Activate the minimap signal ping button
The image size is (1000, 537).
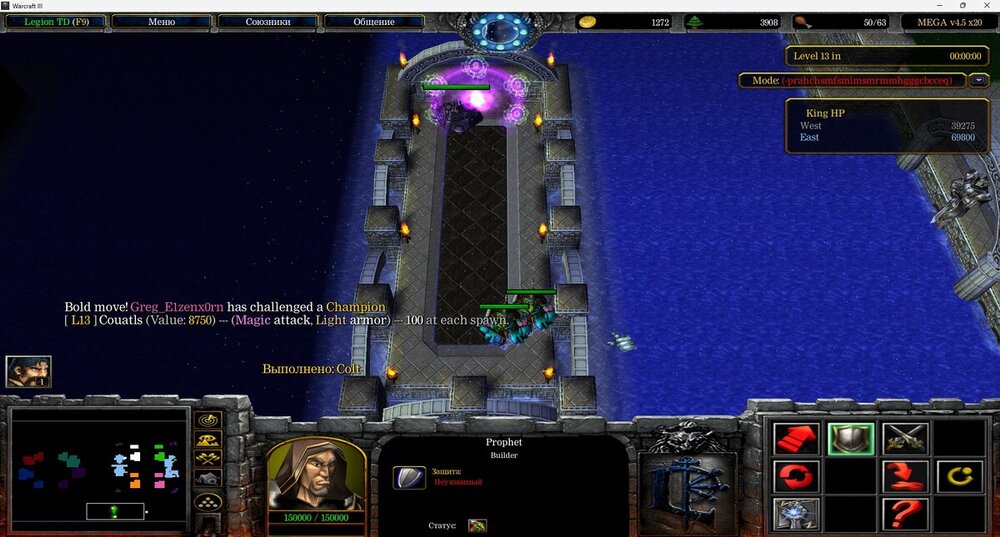click(x=209, y=421)
